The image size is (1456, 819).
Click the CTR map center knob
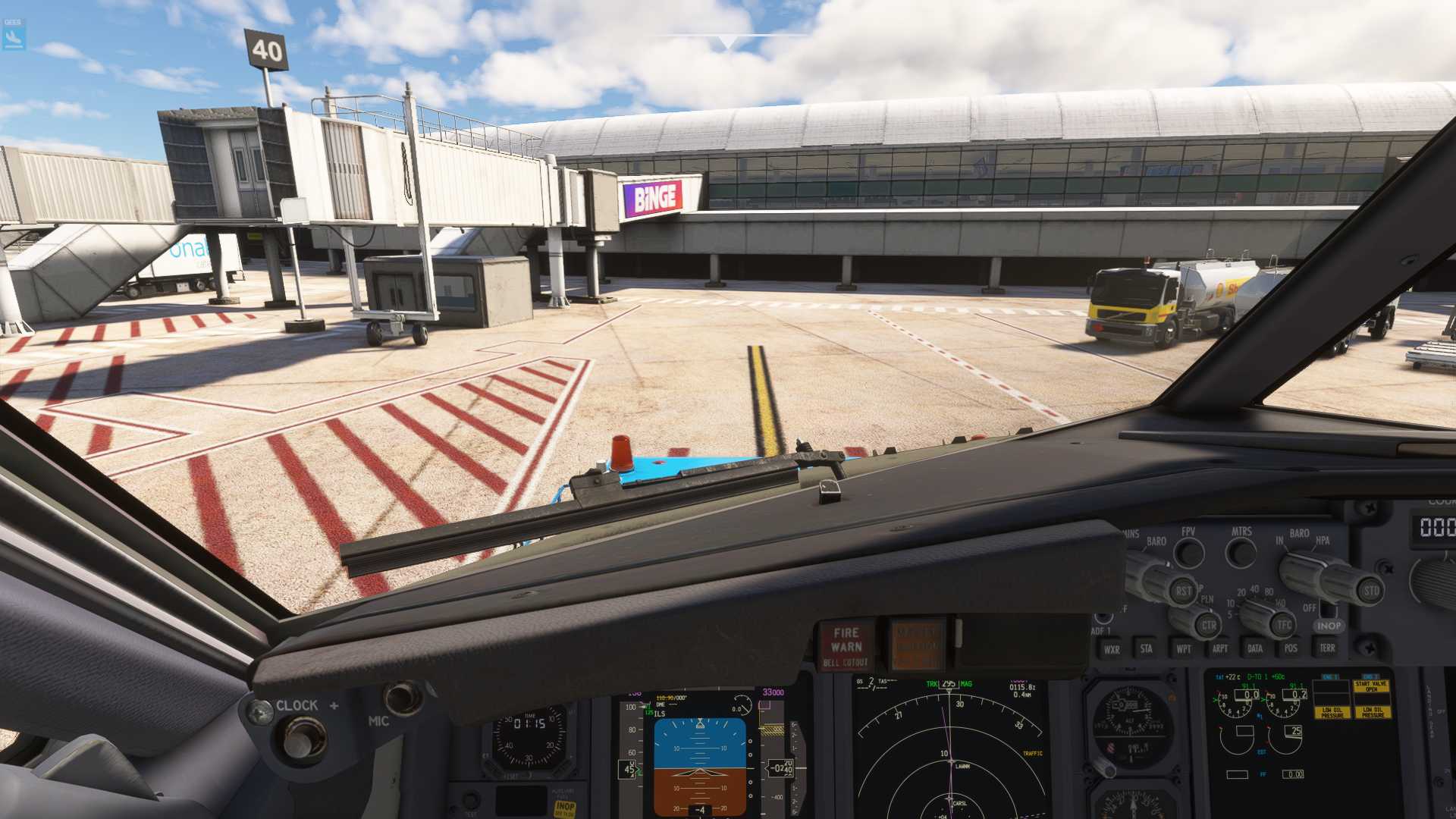coord(1209,626)
